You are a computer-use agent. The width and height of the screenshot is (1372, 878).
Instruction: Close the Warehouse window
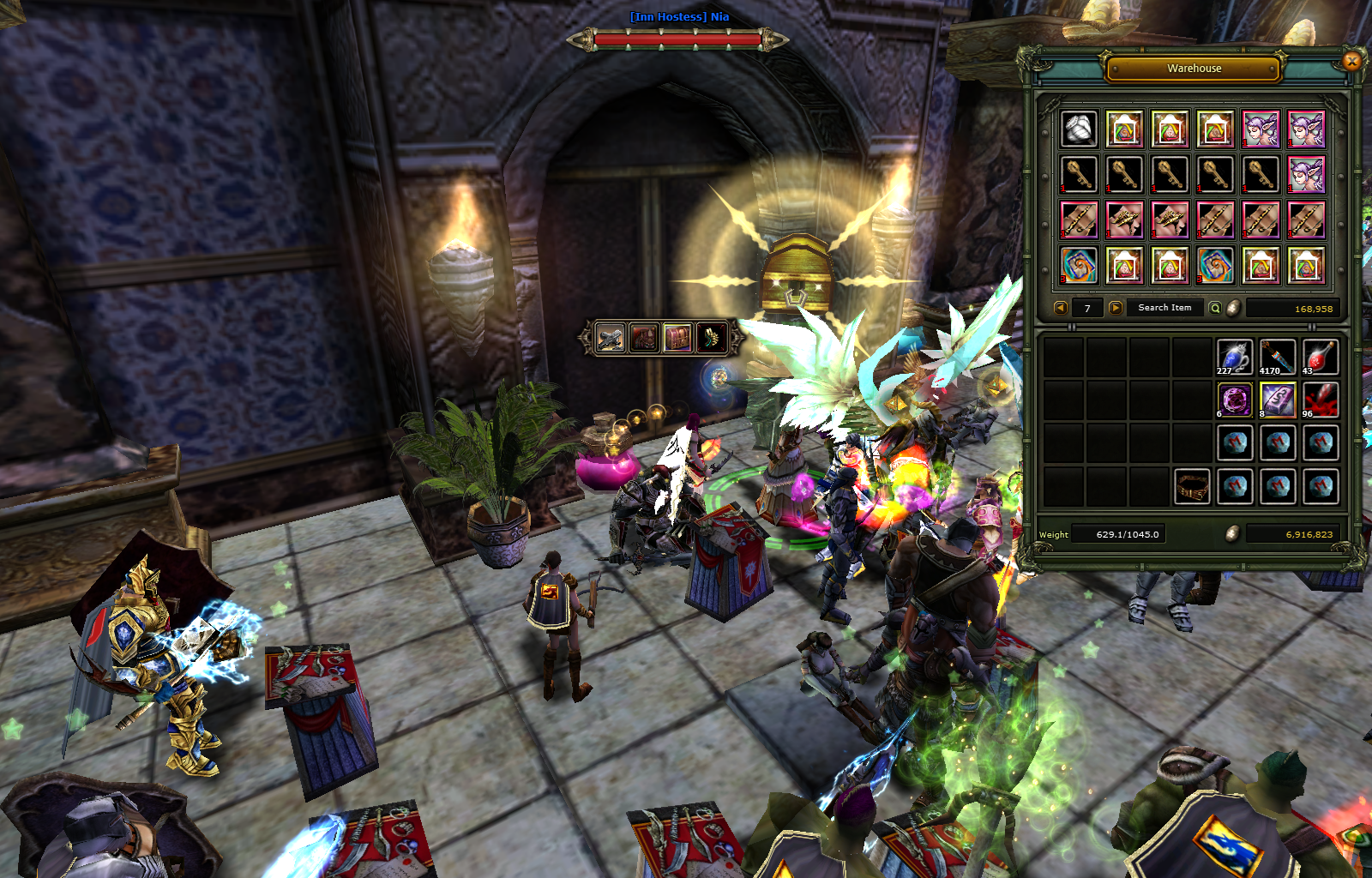click(x=1351, y=61)
